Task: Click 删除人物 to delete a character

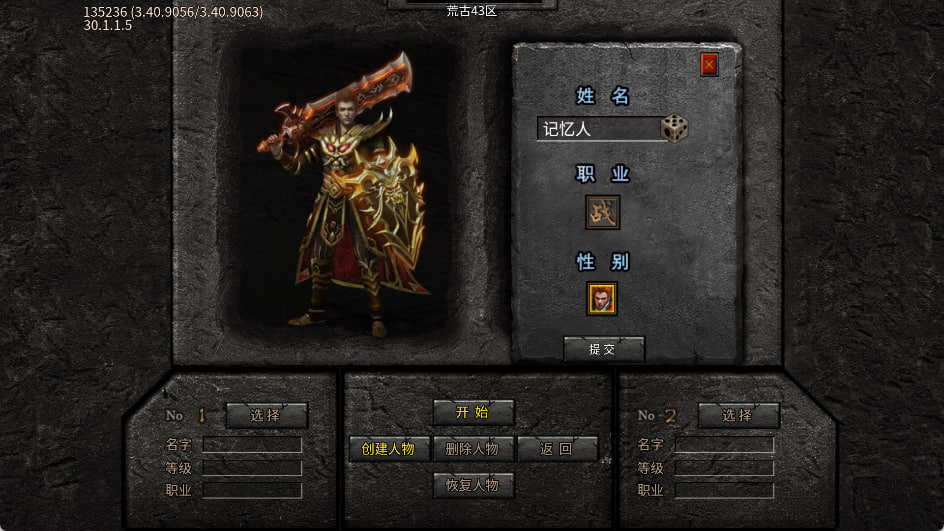Action: click(x=473, y=449)
